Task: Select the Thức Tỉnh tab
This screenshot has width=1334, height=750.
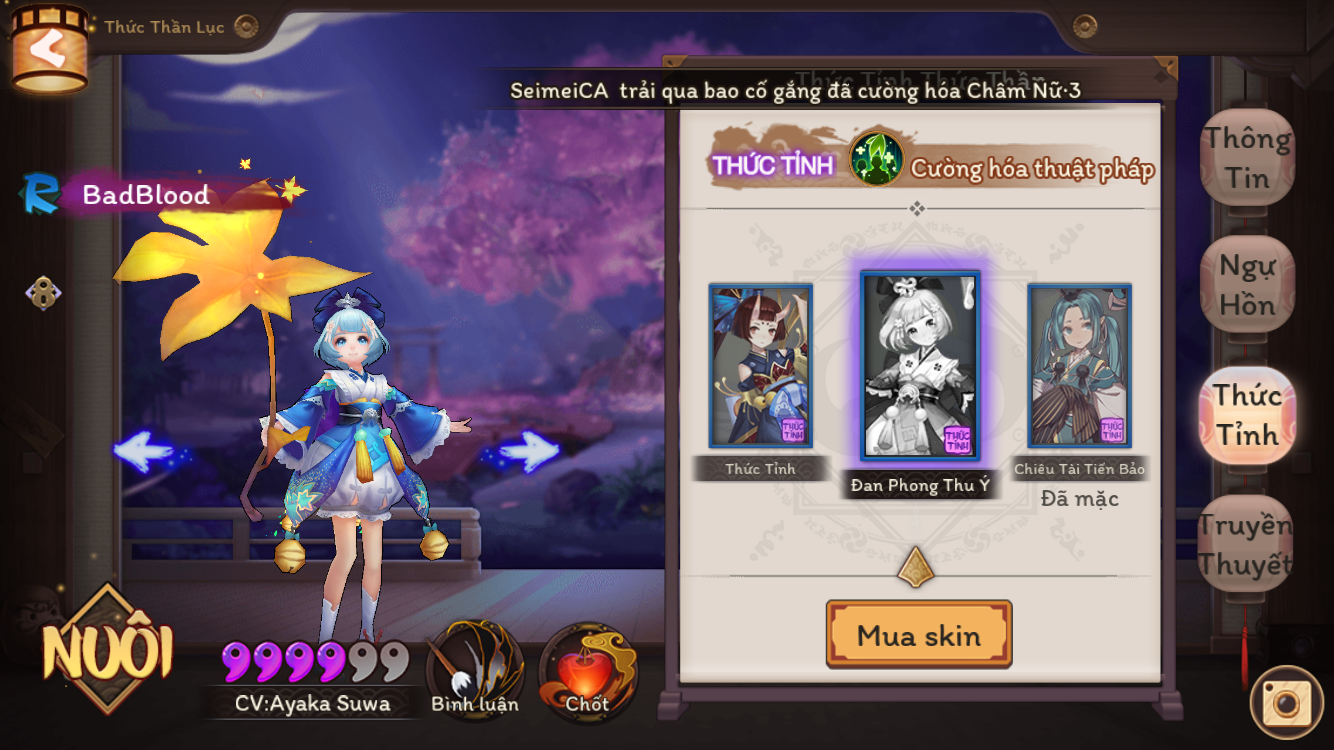Action: pyautogui.click(x=1247, y=414)
